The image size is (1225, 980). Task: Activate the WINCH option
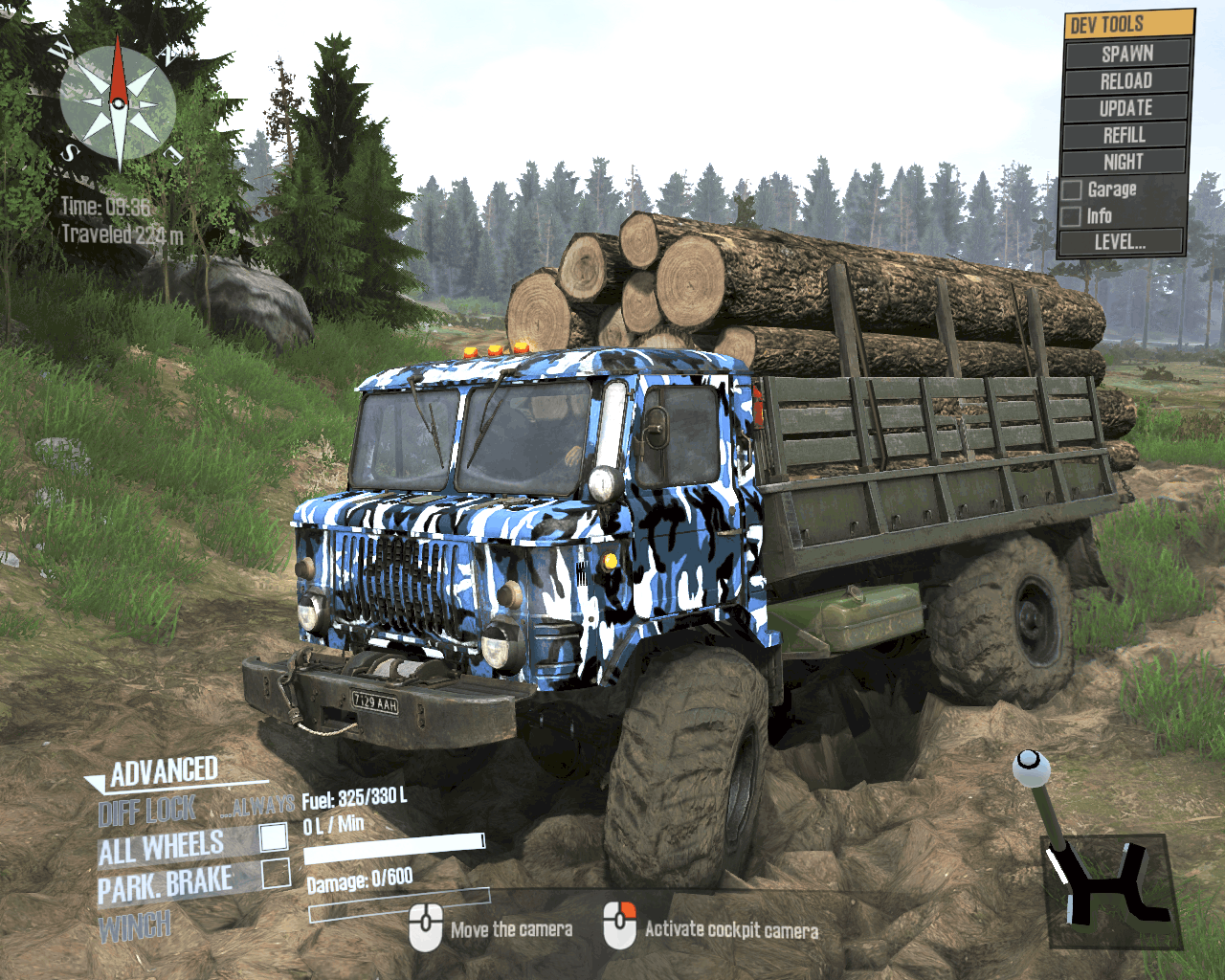tap(135, 926)
